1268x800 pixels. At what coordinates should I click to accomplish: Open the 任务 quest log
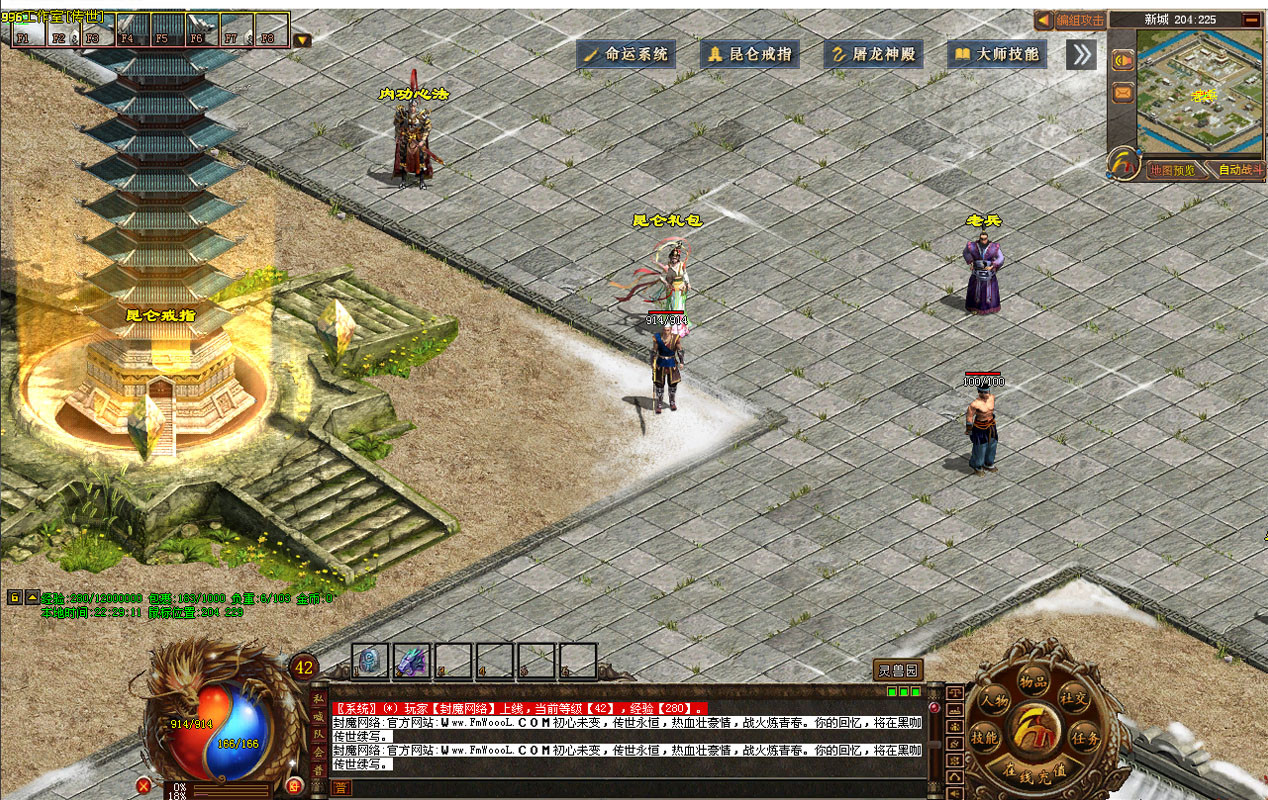point(1084,740)
